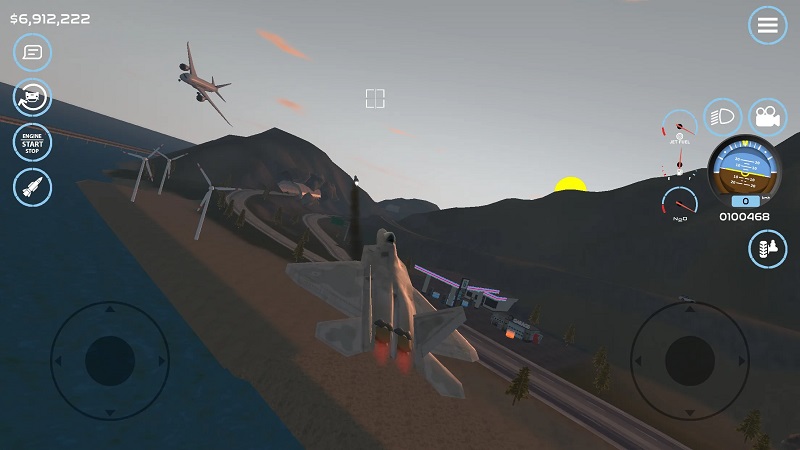Tap the vehicle reset icon
The image size is (800, 450).
click(x=32, y=97)
